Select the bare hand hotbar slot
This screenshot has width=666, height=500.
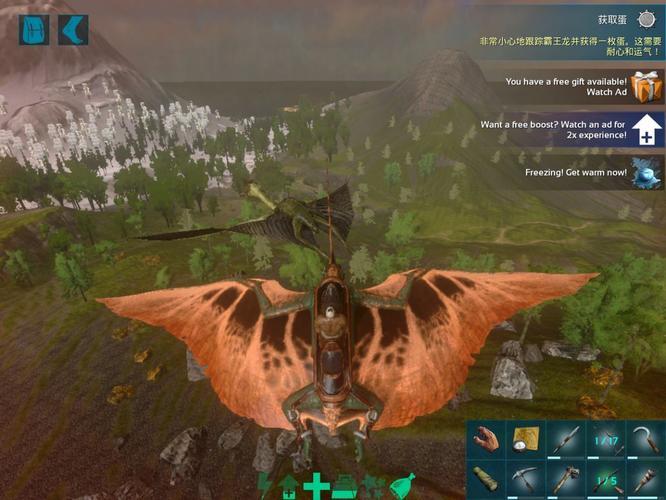(486, 439)
